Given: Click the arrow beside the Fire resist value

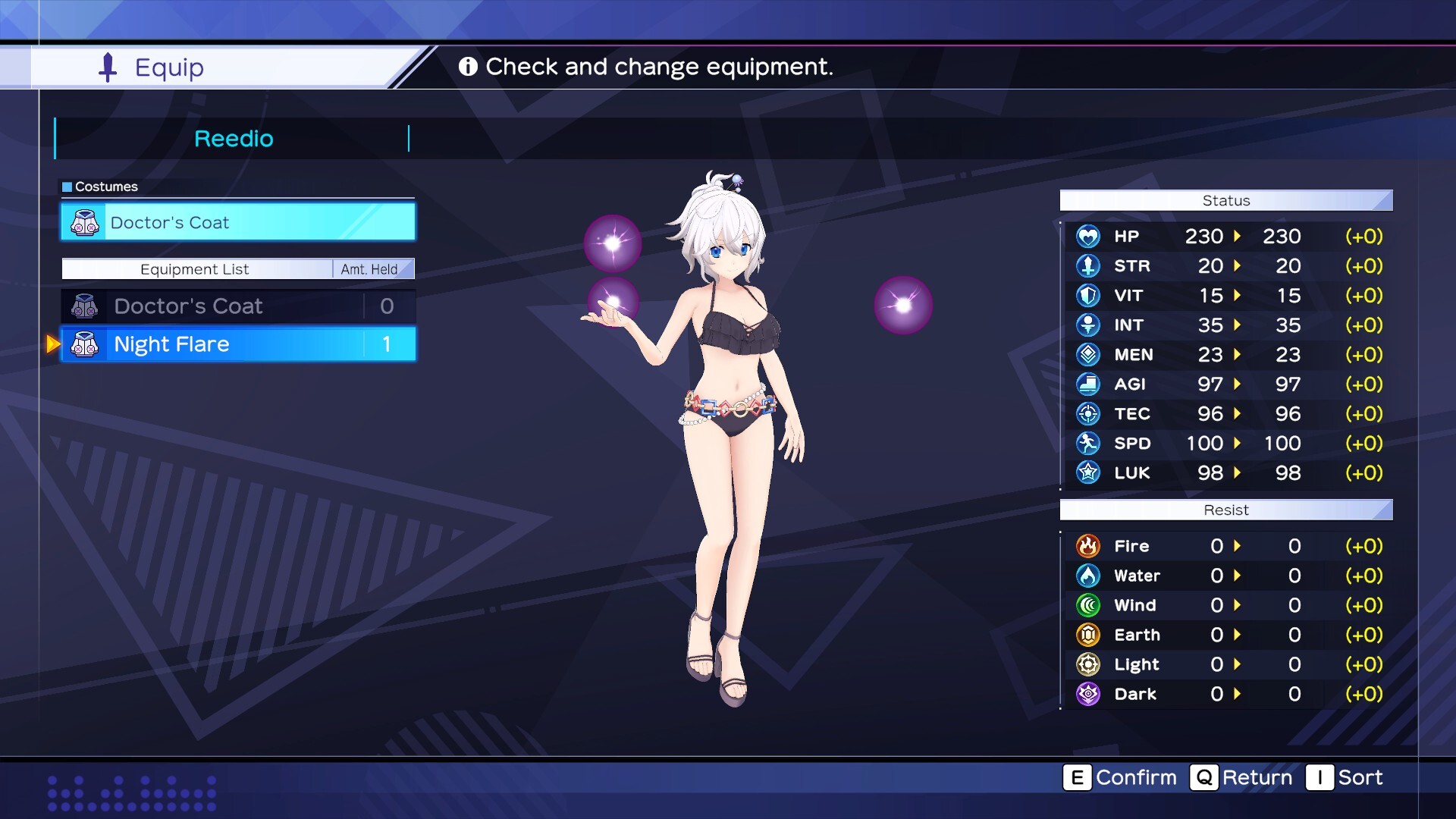Looking at the screenshot, I should tap(1239, 545).
